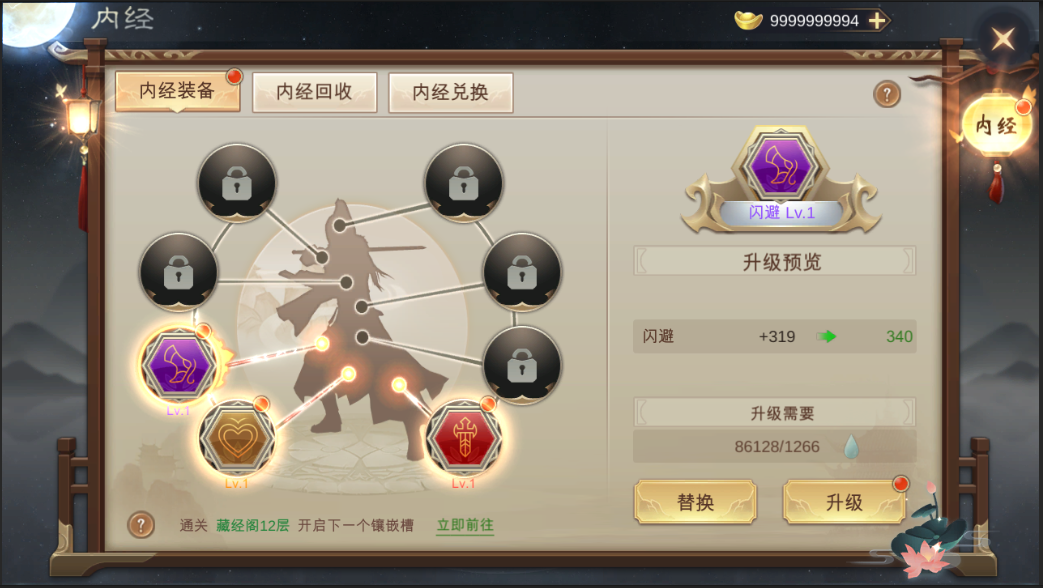Choose the golden heart 内经 slot
1043x588 pixels.
point(236,438)
